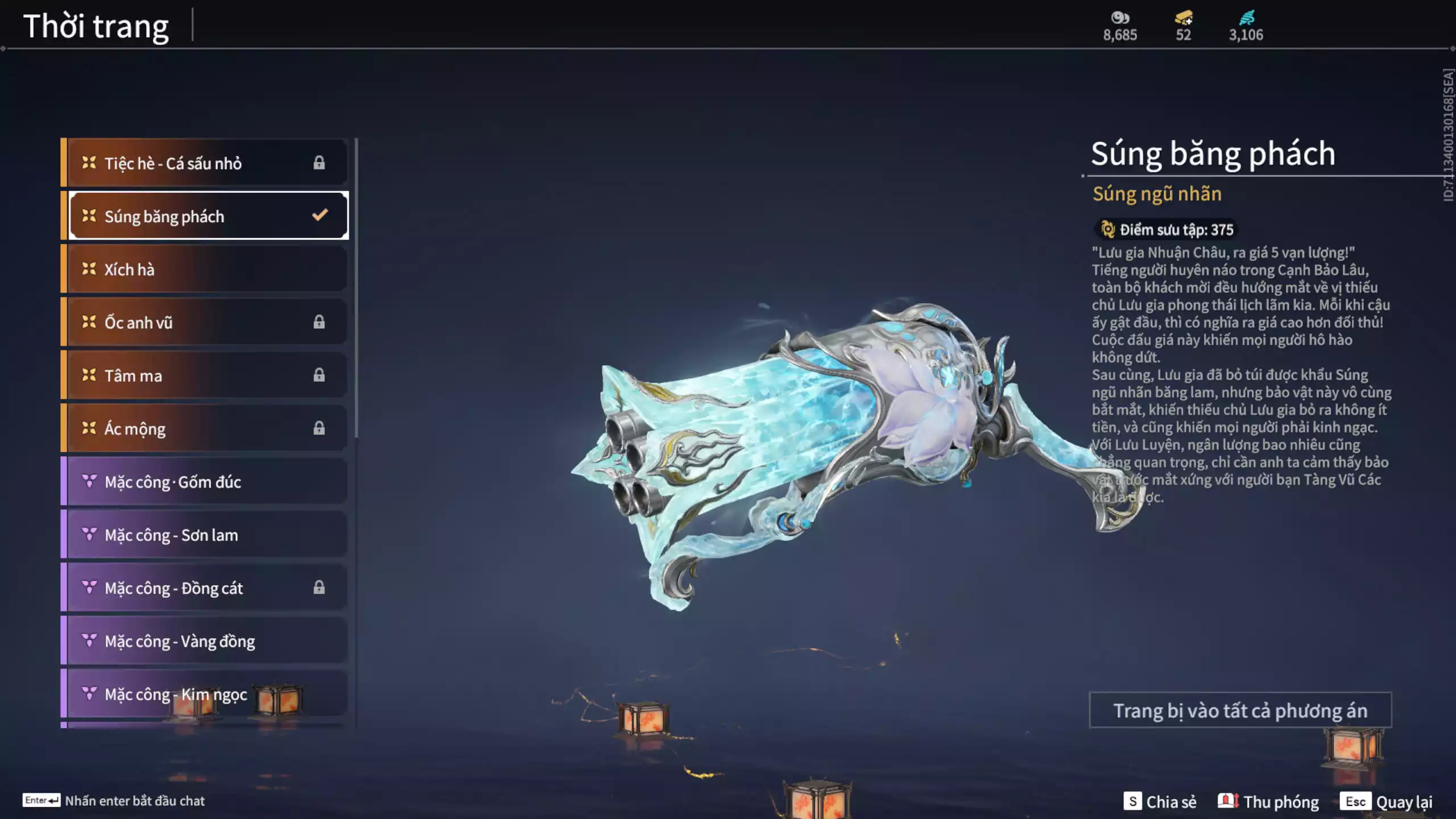The image size is (1456, 819).
Task: Choose the Ác mộng skin row
Action: (205, 428)
